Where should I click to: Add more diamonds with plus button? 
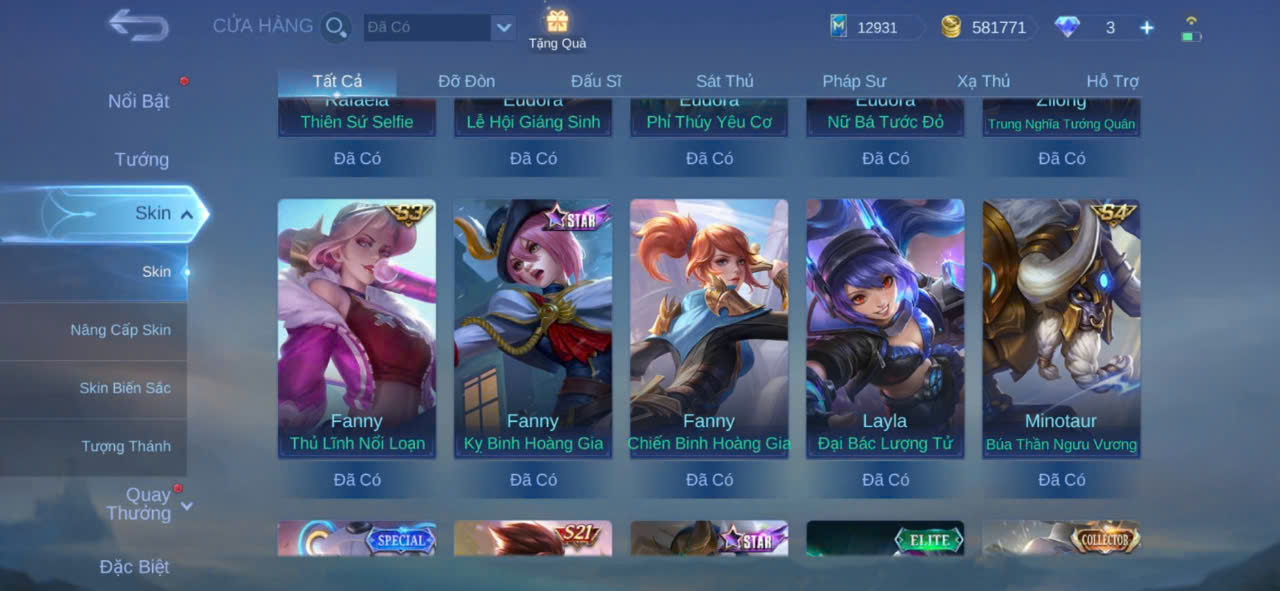[1146, 28]
